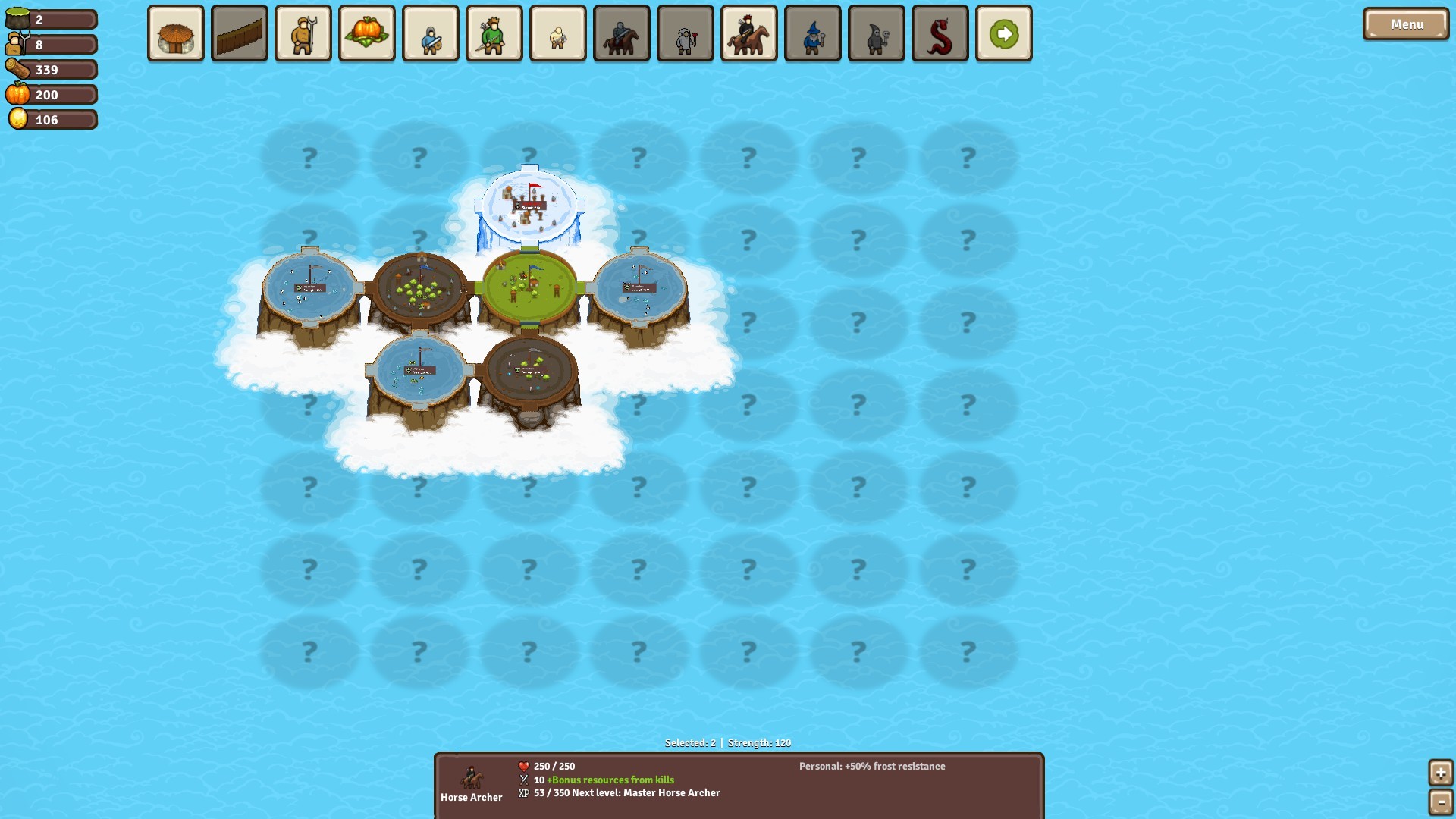Select the horse archer icon

click(x=748, y=33)
